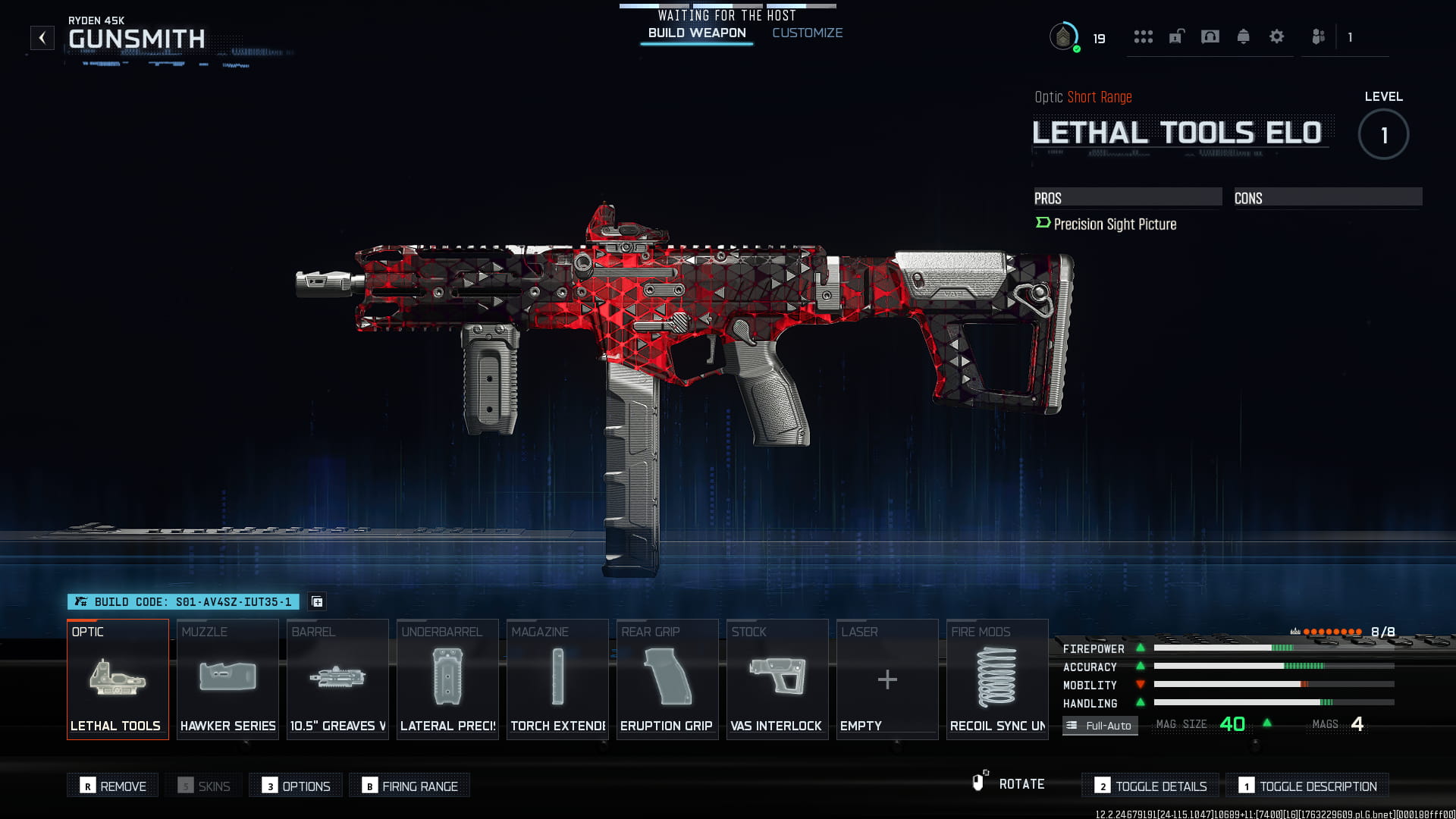
Task: Open the Lethal Tools optic slot
Action: (118, 679)
